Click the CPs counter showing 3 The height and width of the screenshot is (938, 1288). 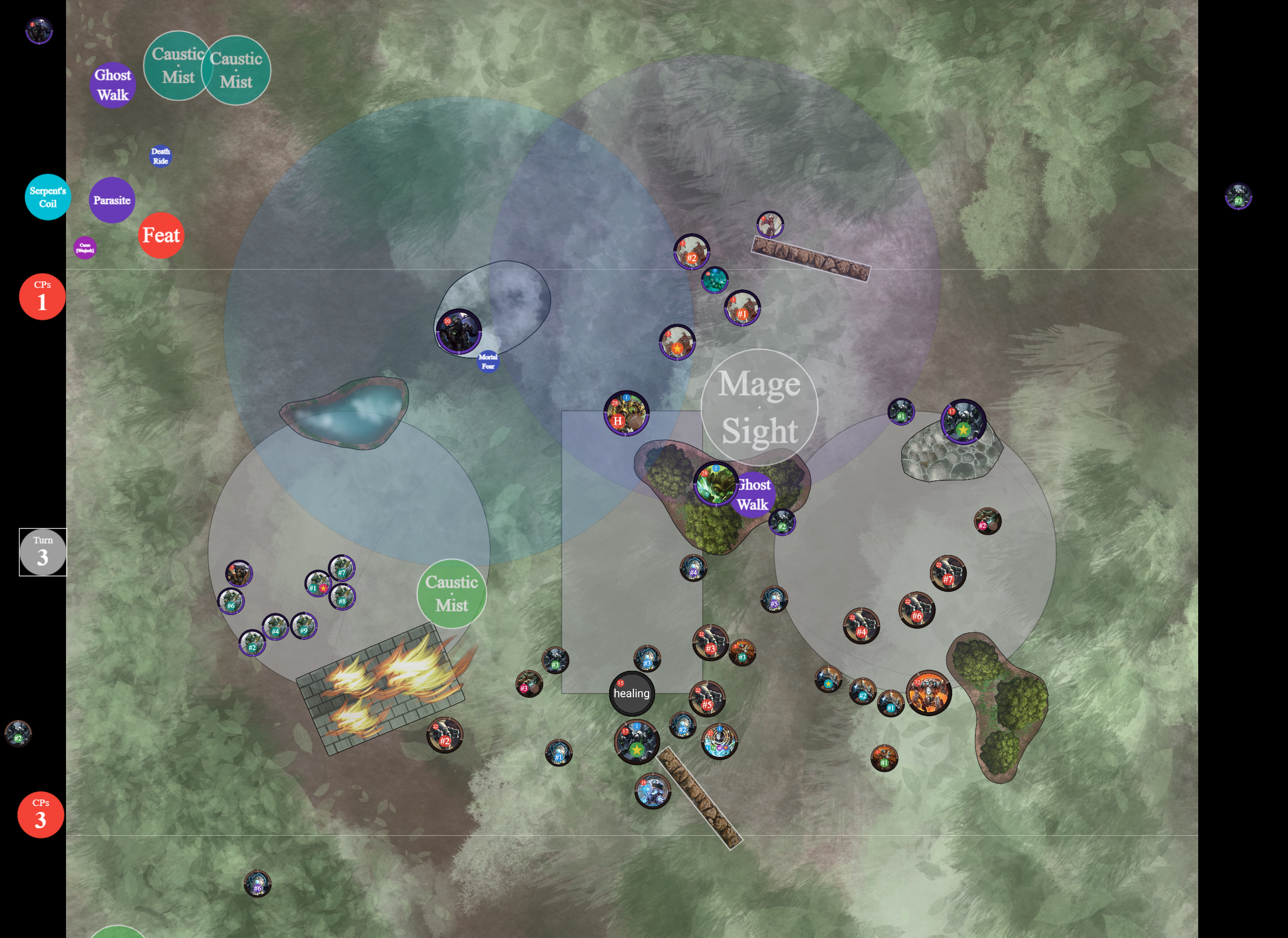(41, 814)
